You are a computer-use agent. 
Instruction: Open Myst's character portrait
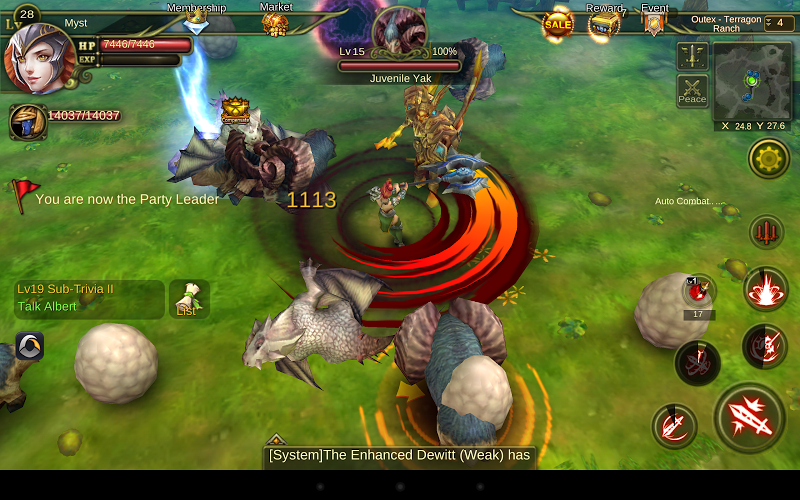(x=38, y=58)
